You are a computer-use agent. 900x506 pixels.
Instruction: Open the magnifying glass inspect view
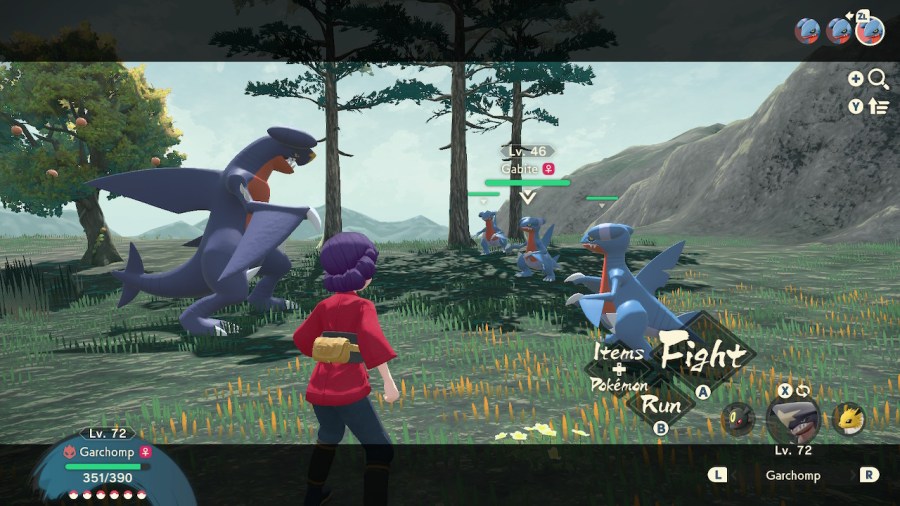pos(878,79)
